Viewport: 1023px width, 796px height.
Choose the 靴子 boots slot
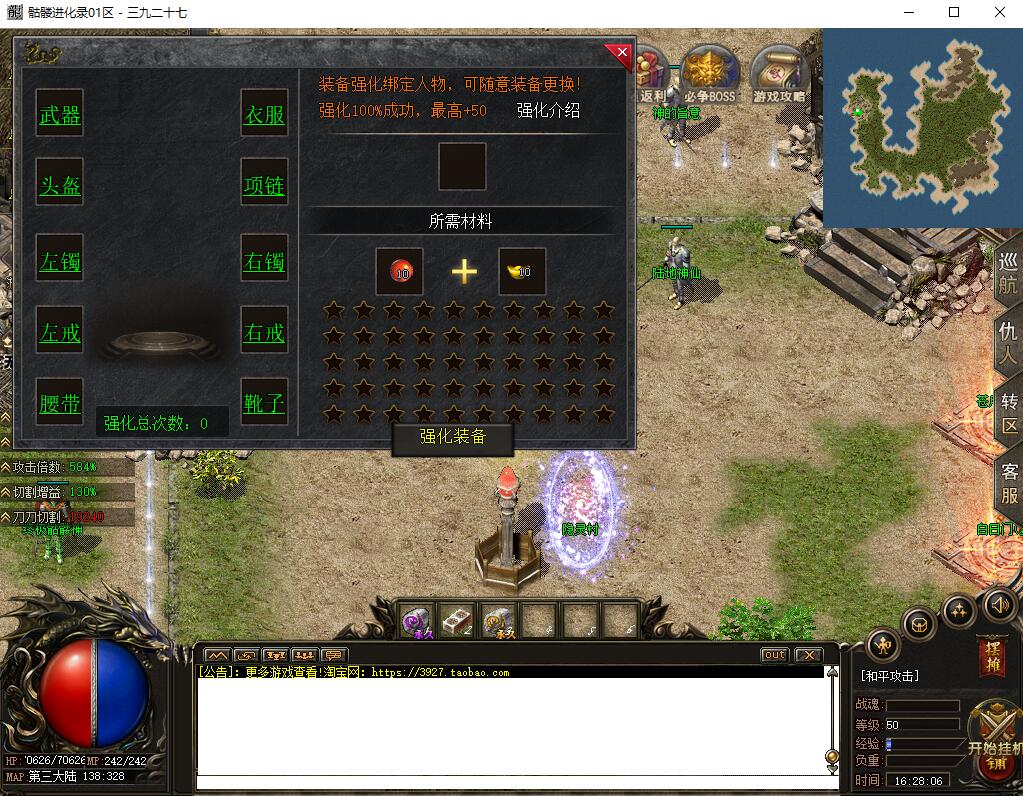click(x=264, y=403)
